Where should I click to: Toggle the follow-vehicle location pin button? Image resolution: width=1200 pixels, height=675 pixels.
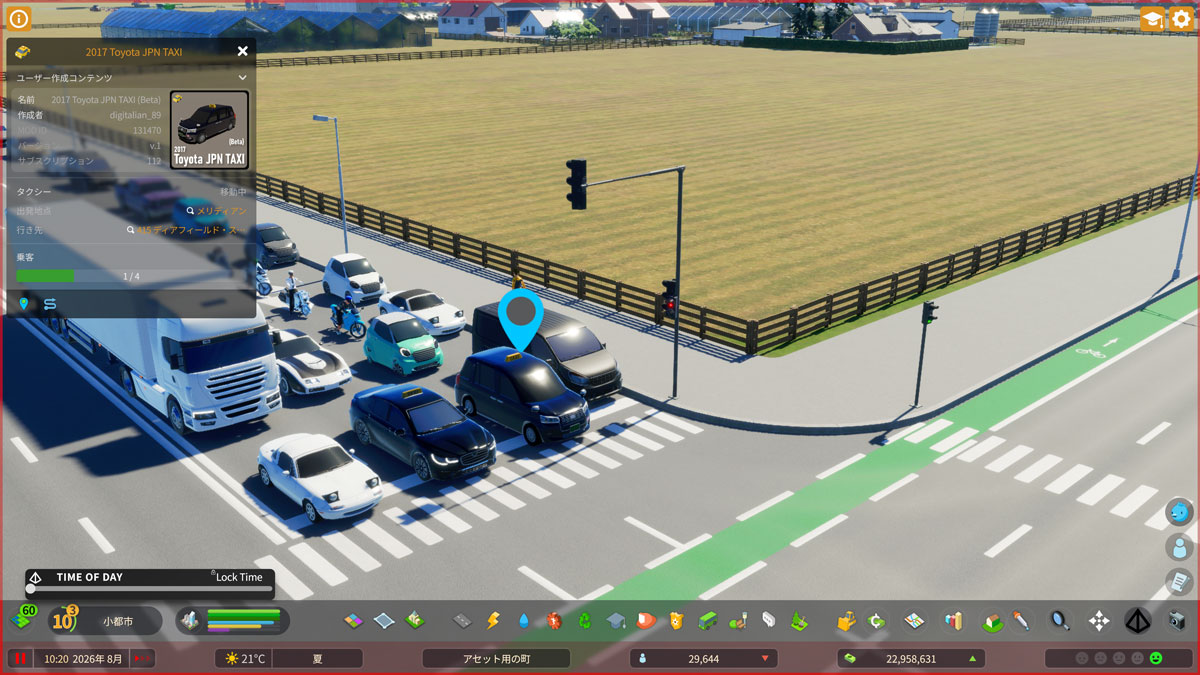click(x=24, y=303)
